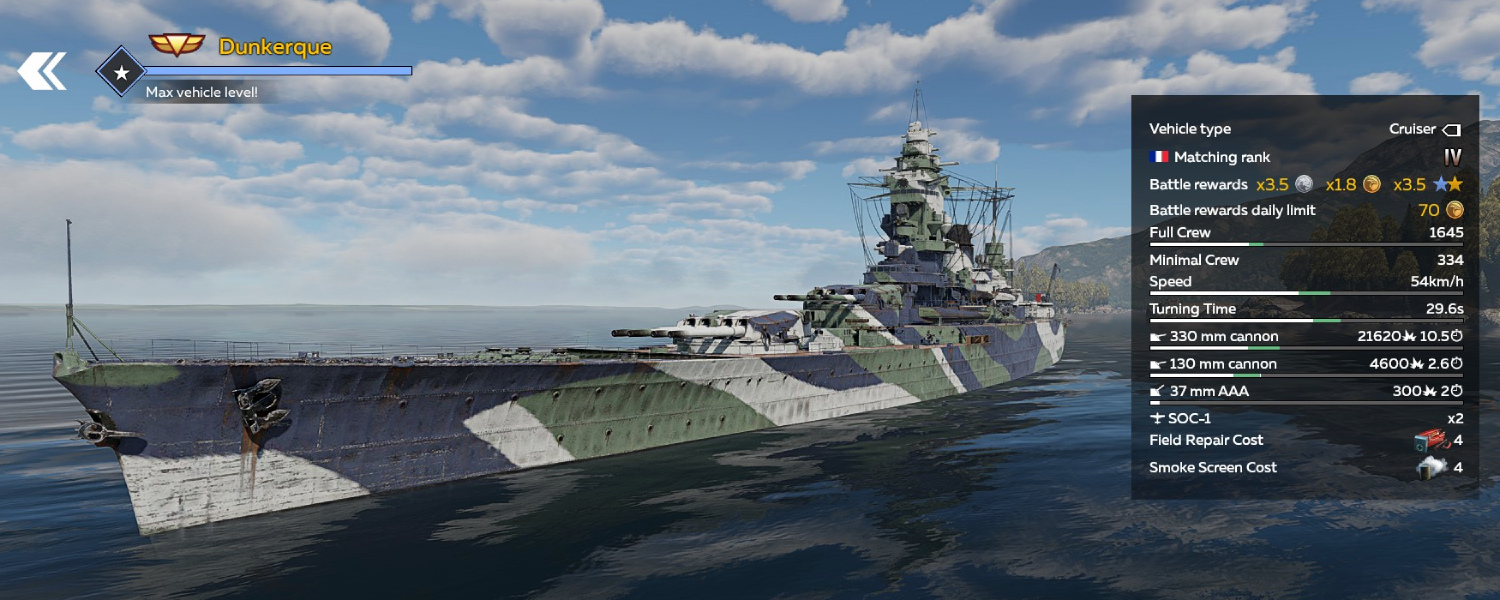
Task: Click the vehicle level star badge
Action: [121, 72]
